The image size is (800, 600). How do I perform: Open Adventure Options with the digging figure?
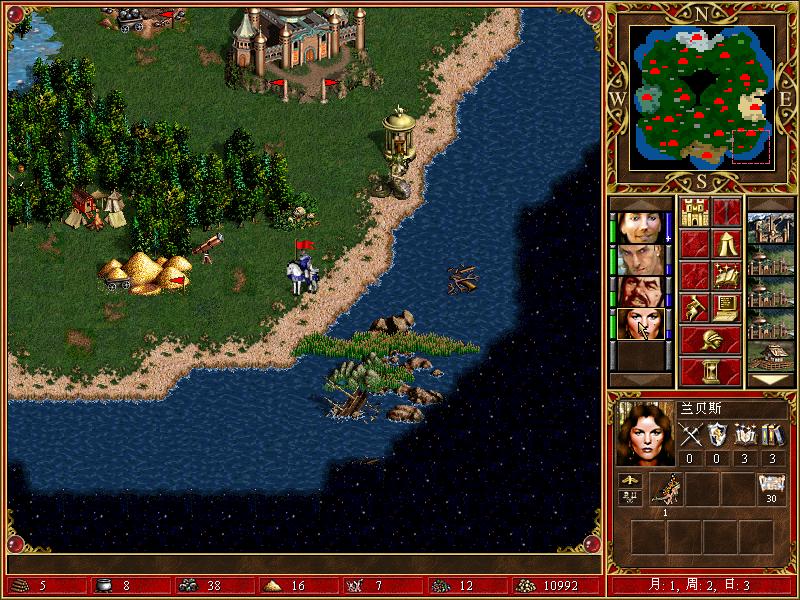coord(694,306)
